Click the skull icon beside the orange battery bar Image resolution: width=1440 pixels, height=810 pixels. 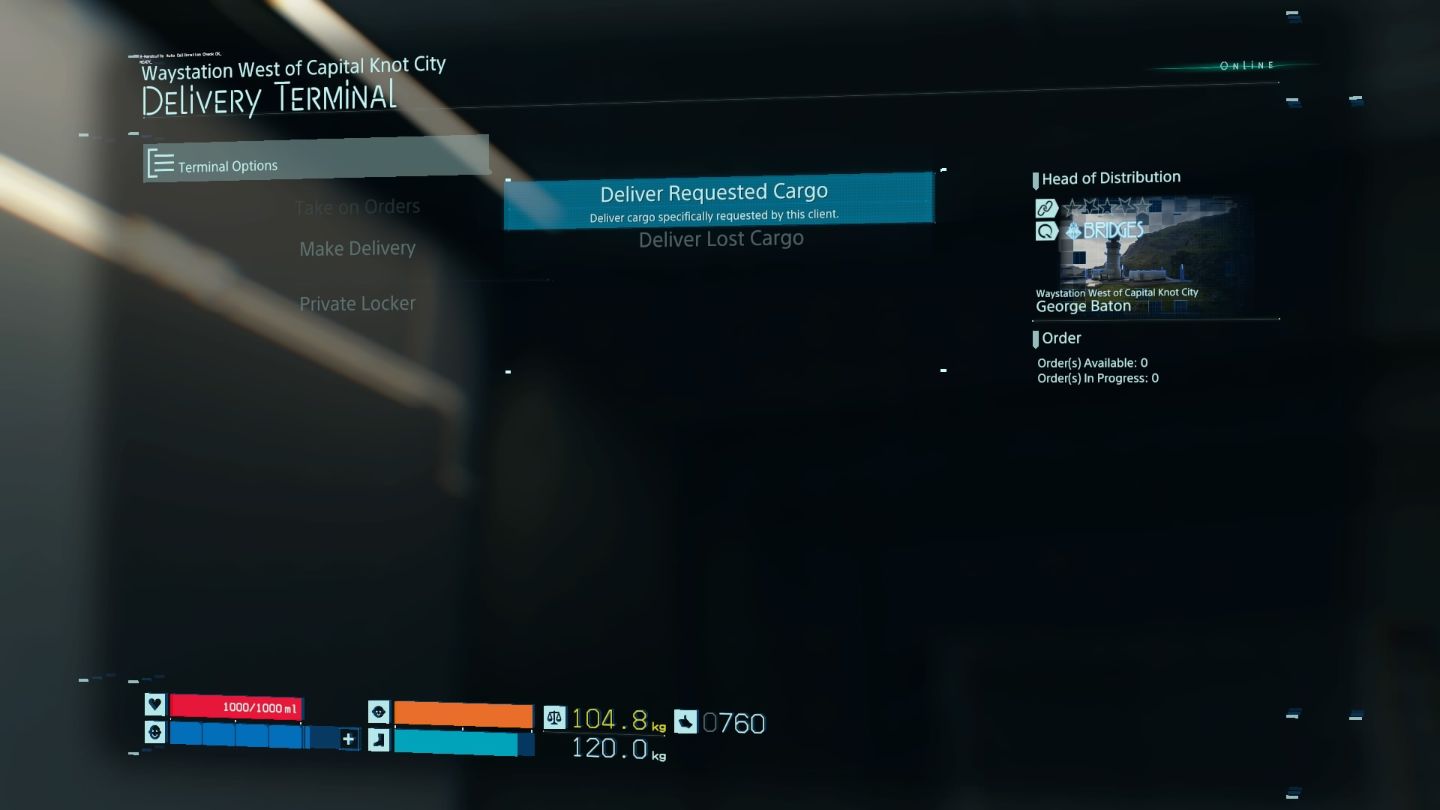378,711
